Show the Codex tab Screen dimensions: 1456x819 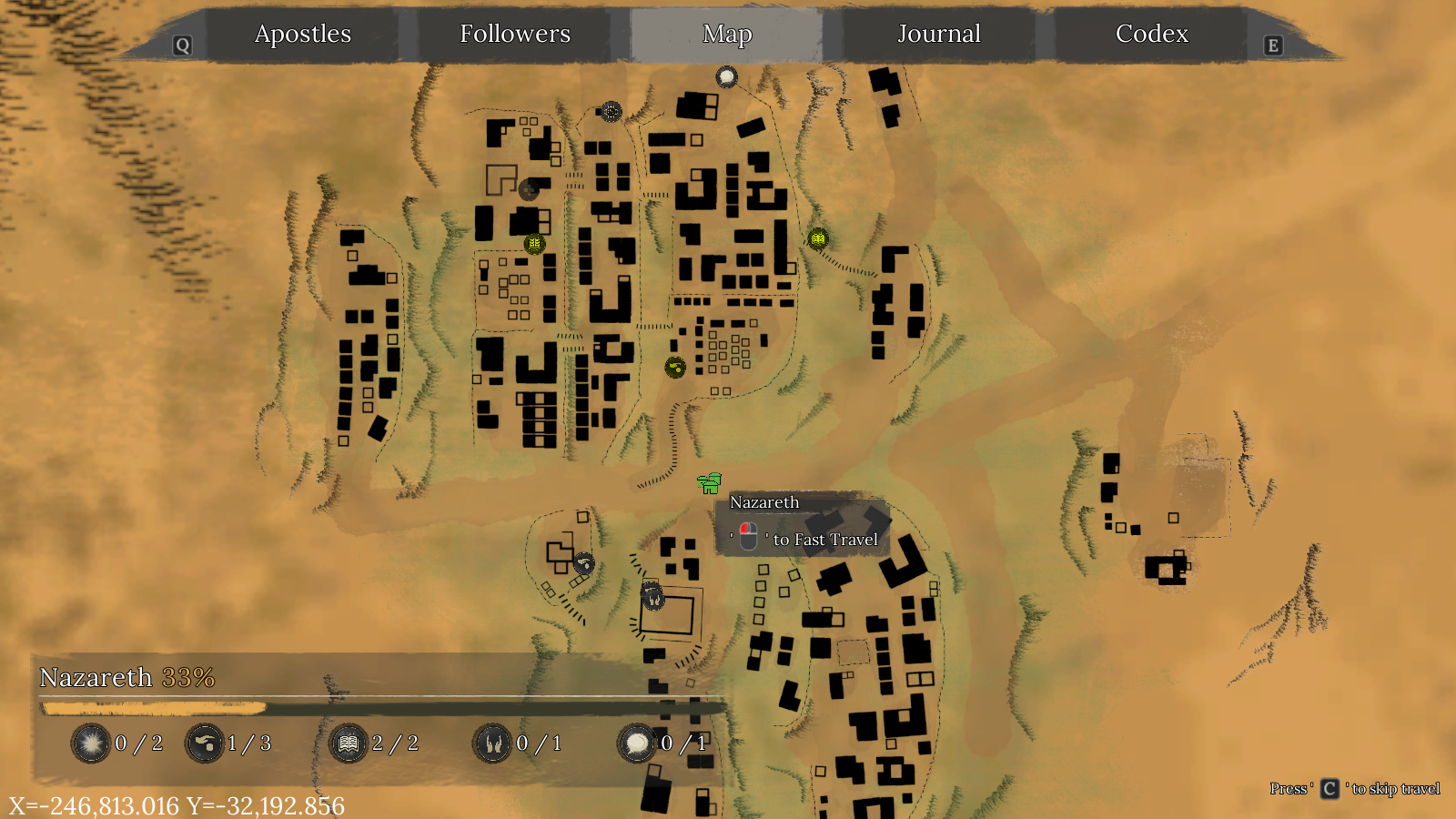pyautogui.click(x=1152, y=35)
